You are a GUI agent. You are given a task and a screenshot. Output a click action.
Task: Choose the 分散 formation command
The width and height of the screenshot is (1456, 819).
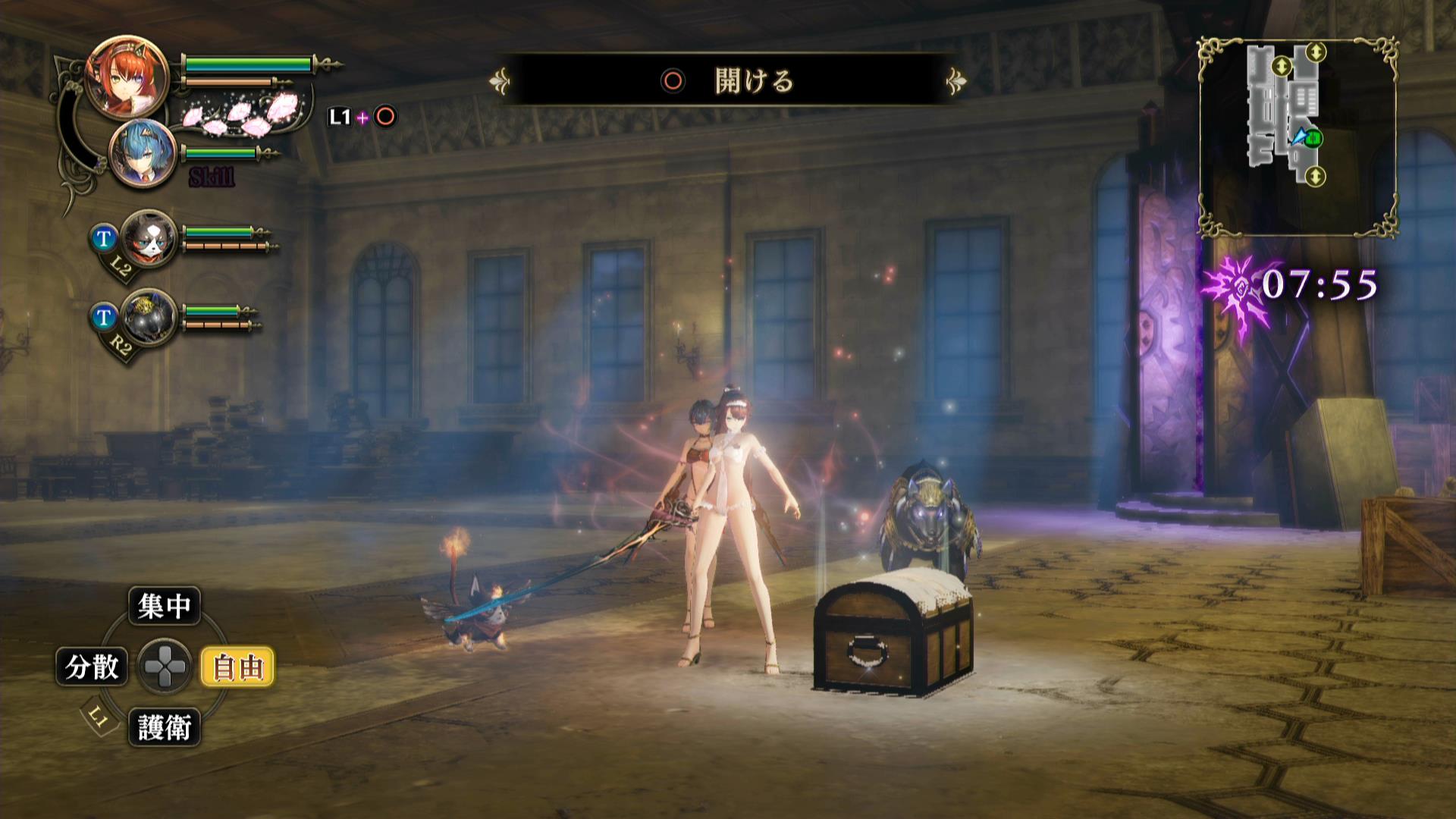92,667
